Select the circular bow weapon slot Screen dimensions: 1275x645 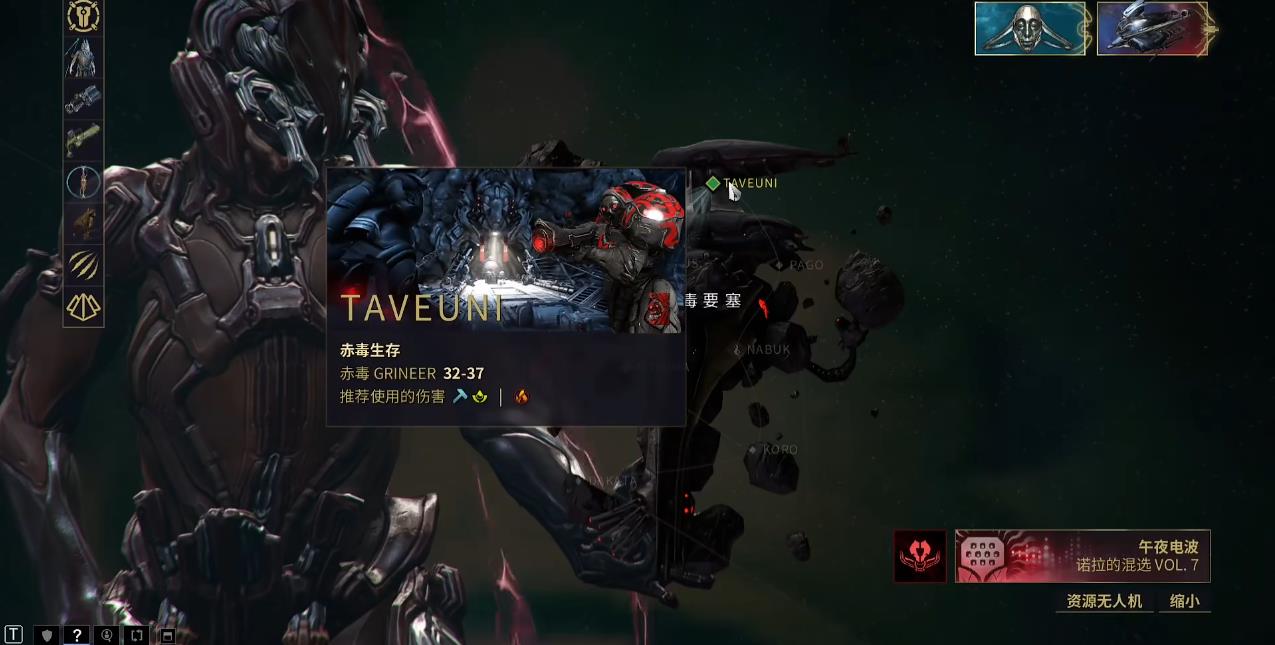point(84,182)
